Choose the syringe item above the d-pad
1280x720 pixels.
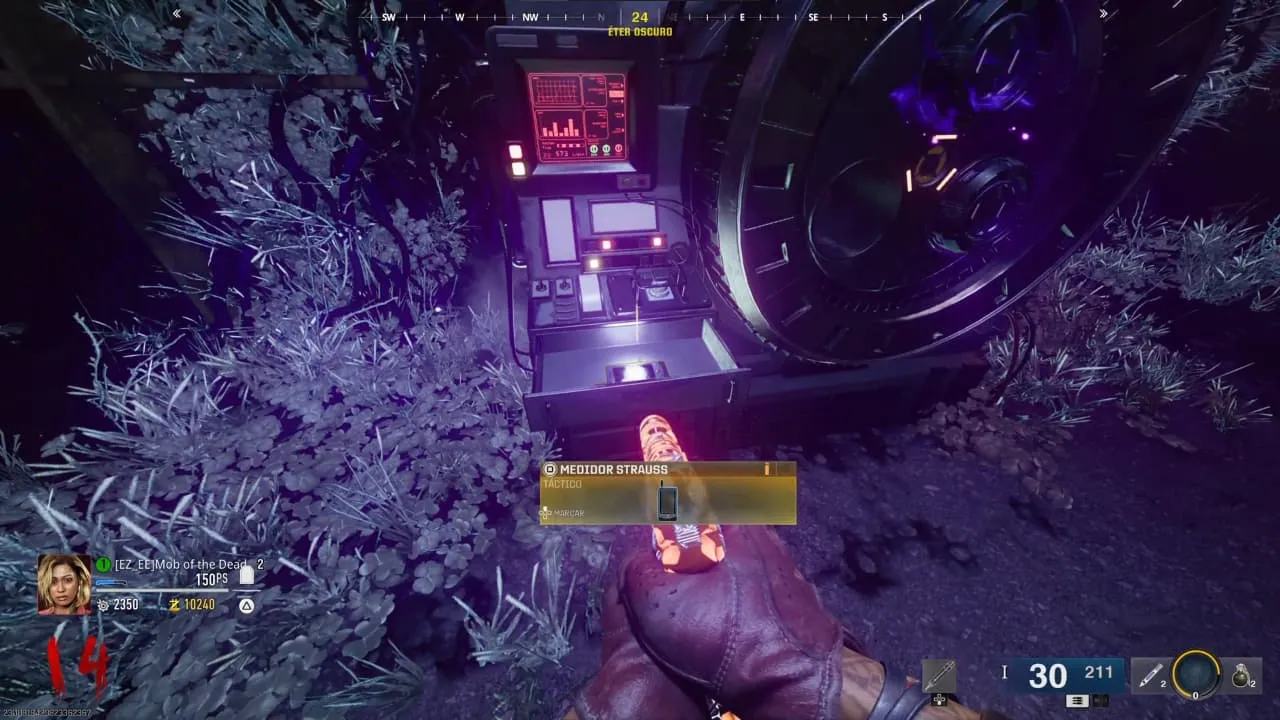(x=939, y=676)
